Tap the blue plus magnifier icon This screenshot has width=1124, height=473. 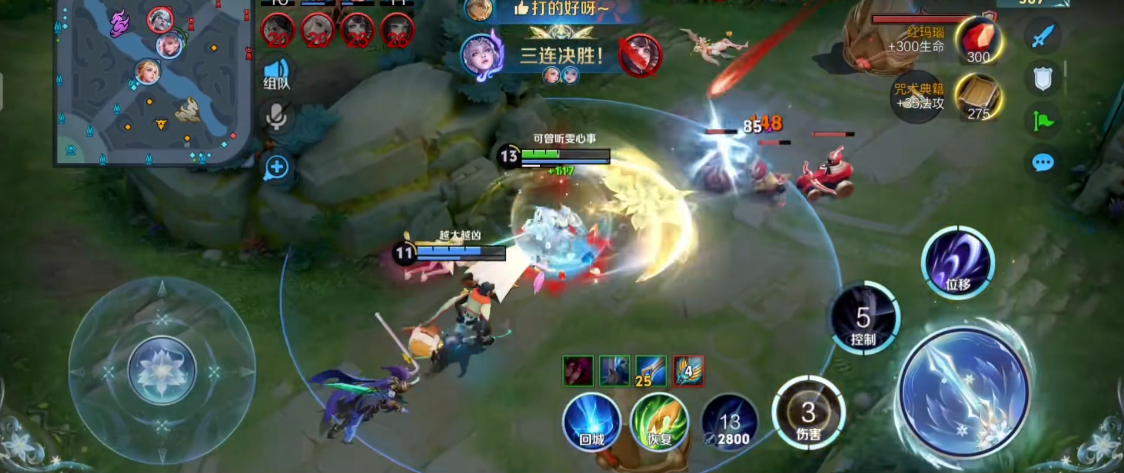pos(276,167)
